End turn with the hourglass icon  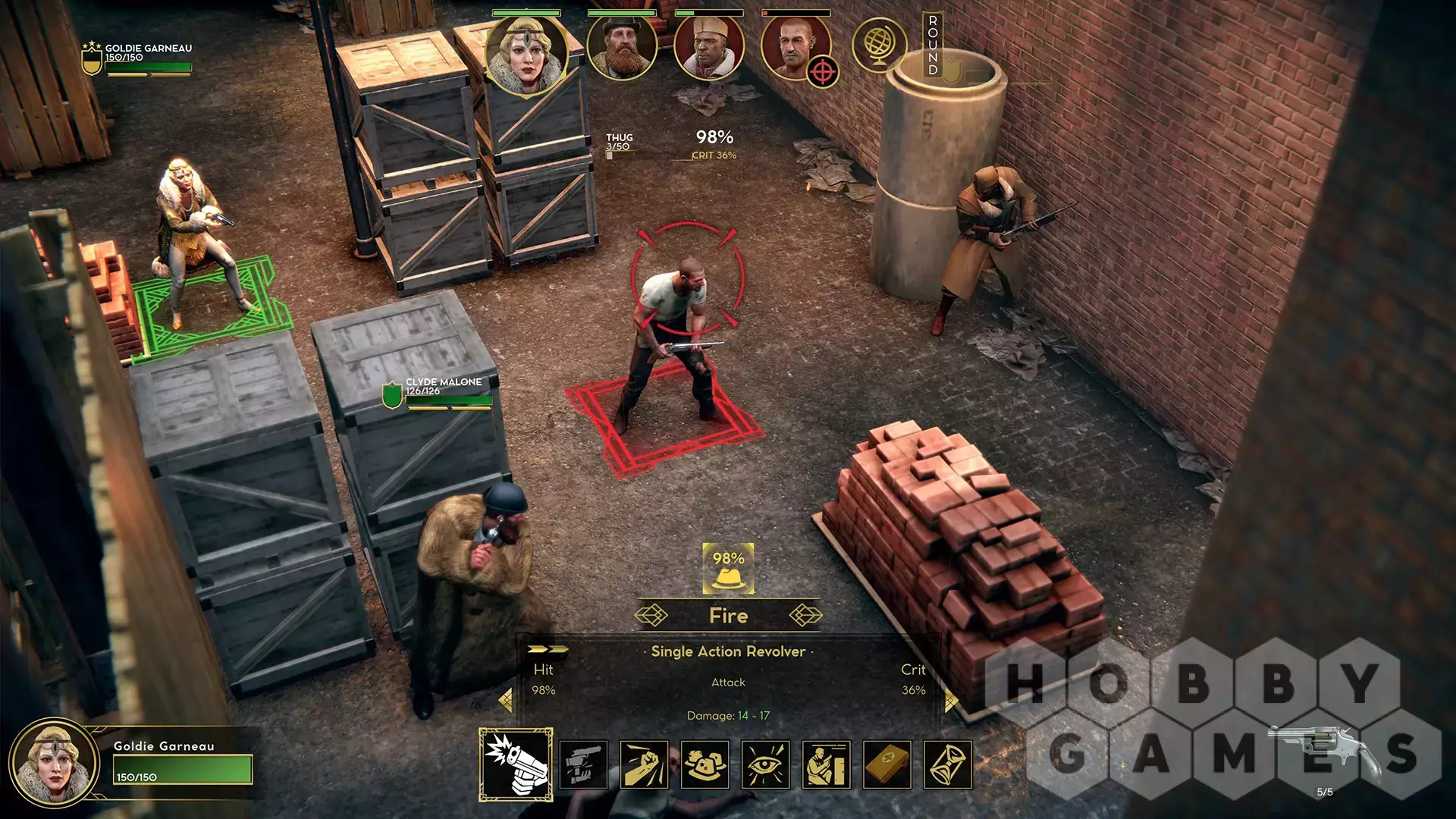(x=948, y=764)
